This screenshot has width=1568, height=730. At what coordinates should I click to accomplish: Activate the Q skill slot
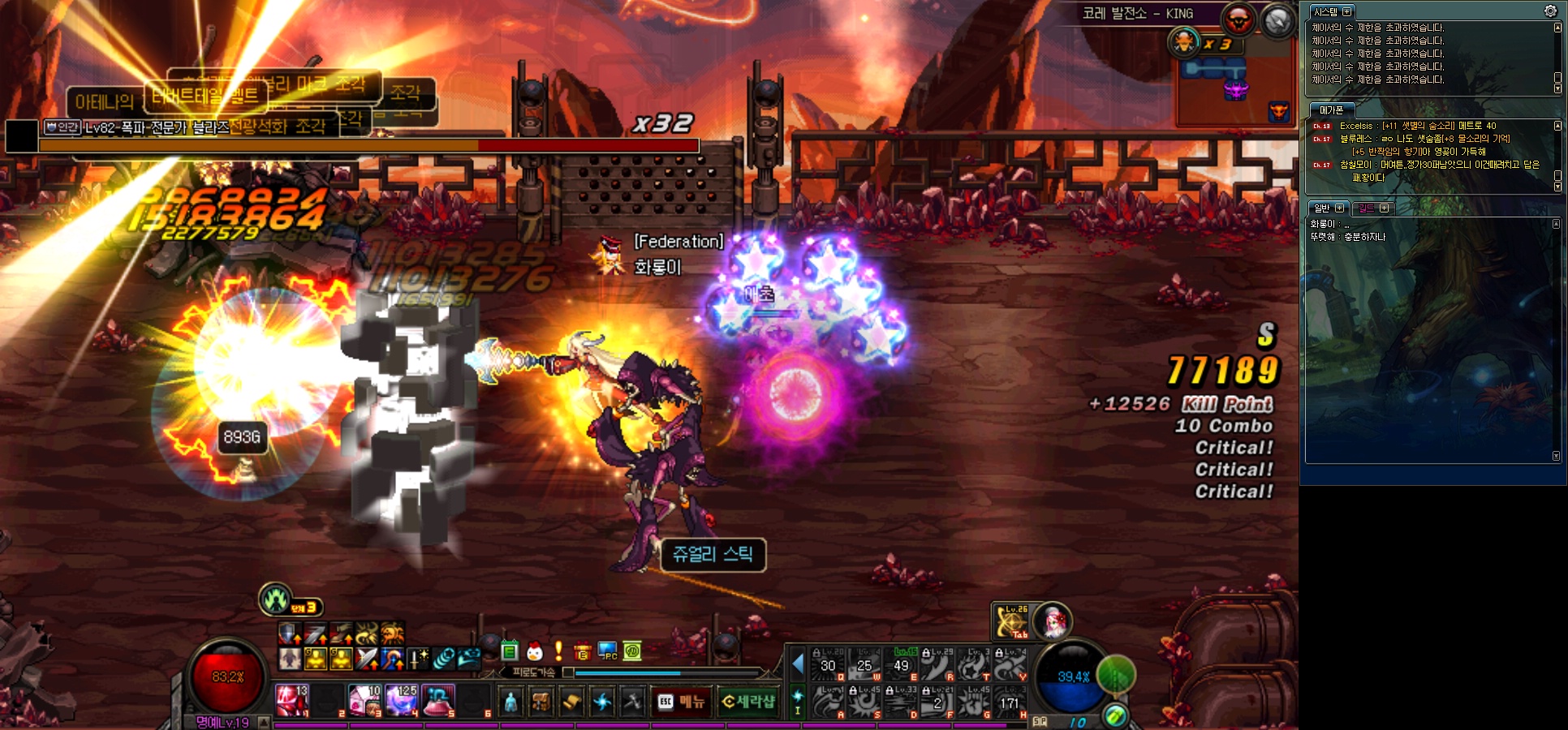pyautogui.click(x=829, y=664)
